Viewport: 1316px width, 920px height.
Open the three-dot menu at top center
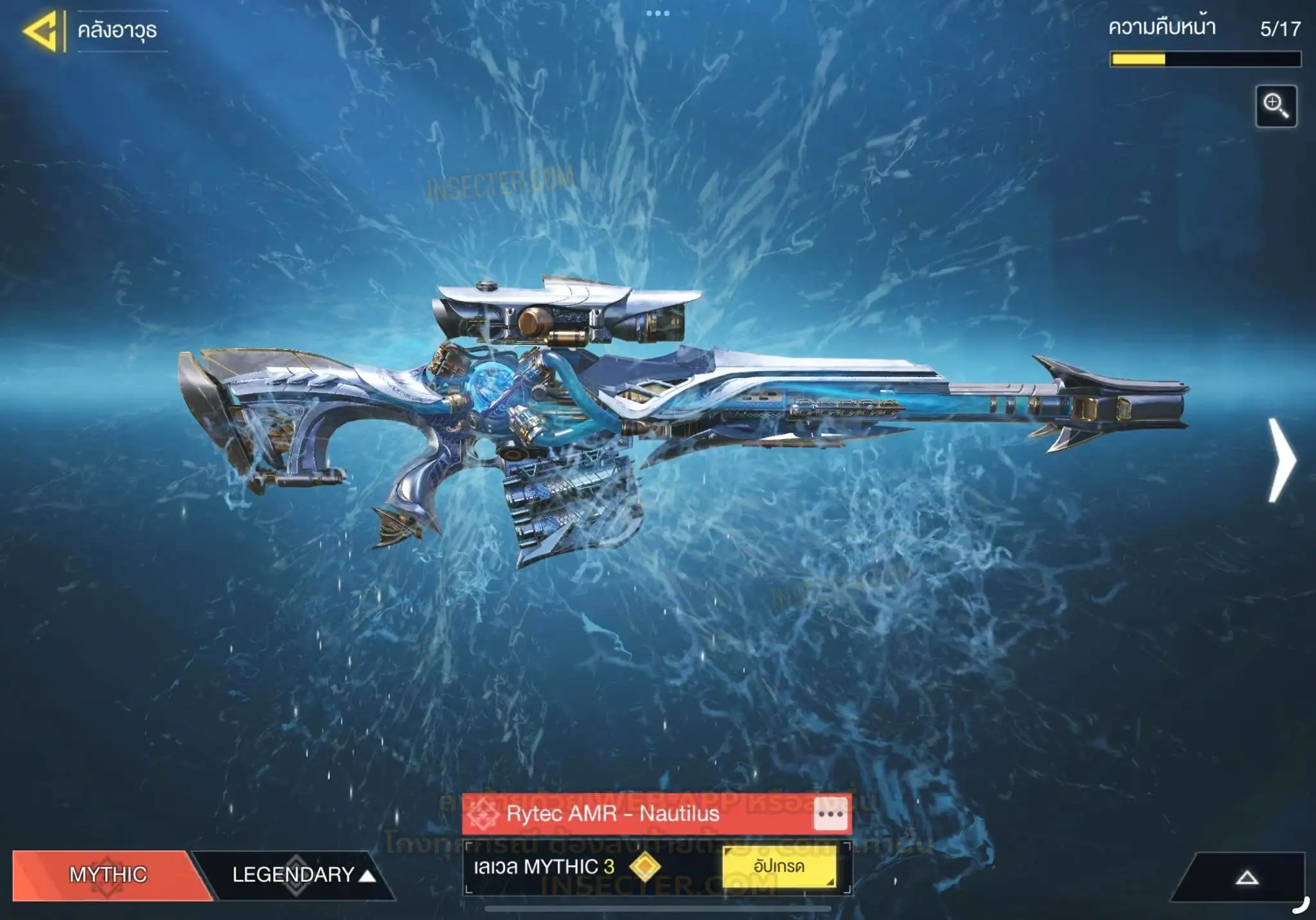pyautogui.click(x=657, y=13)
